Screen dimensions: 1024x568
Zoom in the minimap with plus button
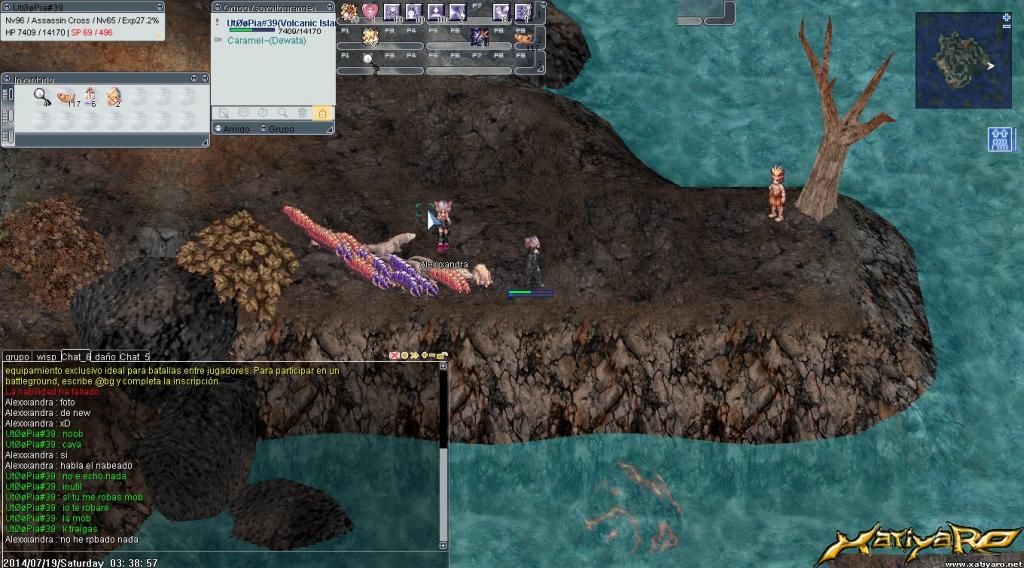[x=1005, y=18]
